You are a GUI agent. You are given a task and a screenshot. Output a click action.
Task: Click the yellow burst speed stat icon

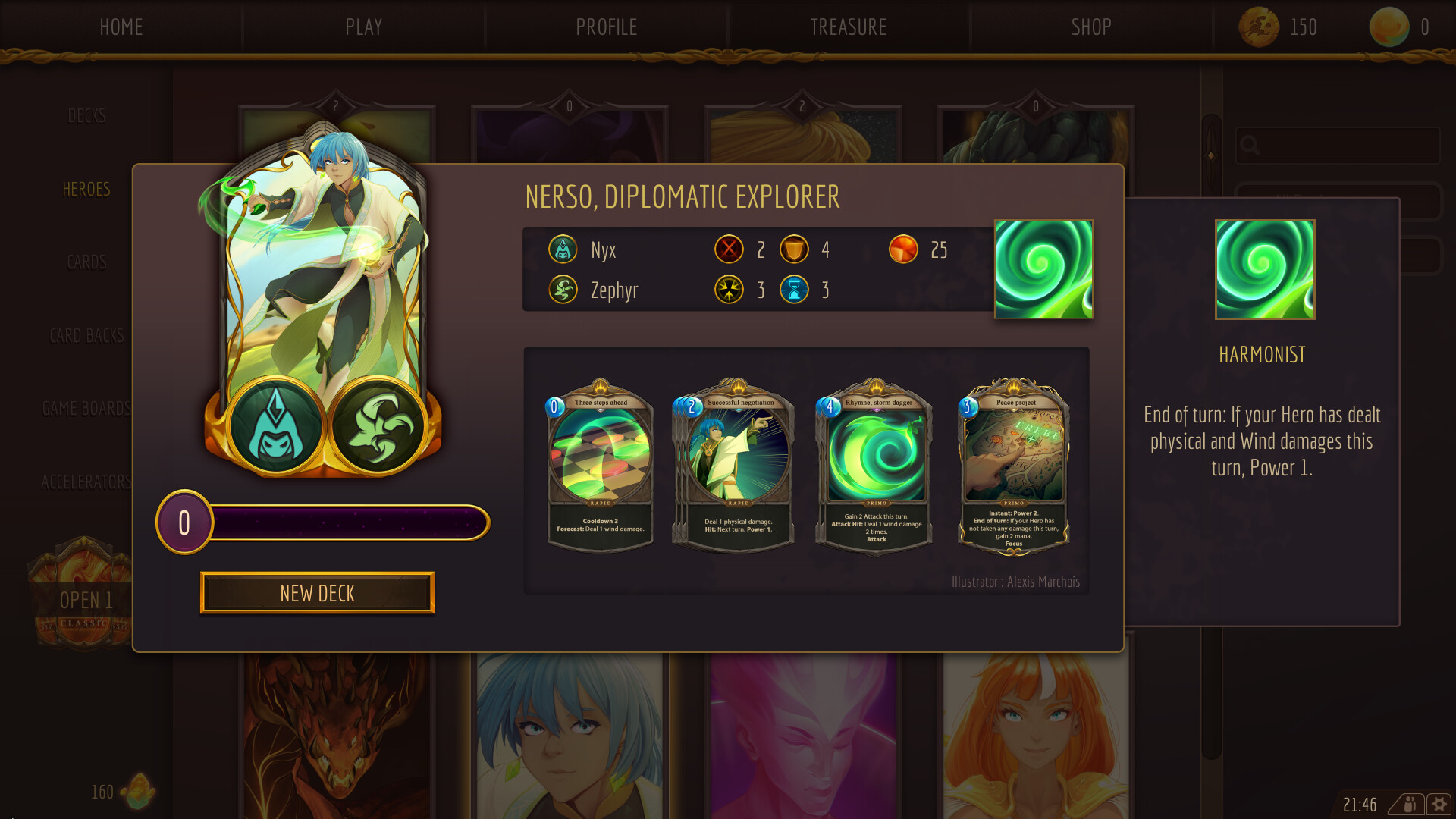729,290
